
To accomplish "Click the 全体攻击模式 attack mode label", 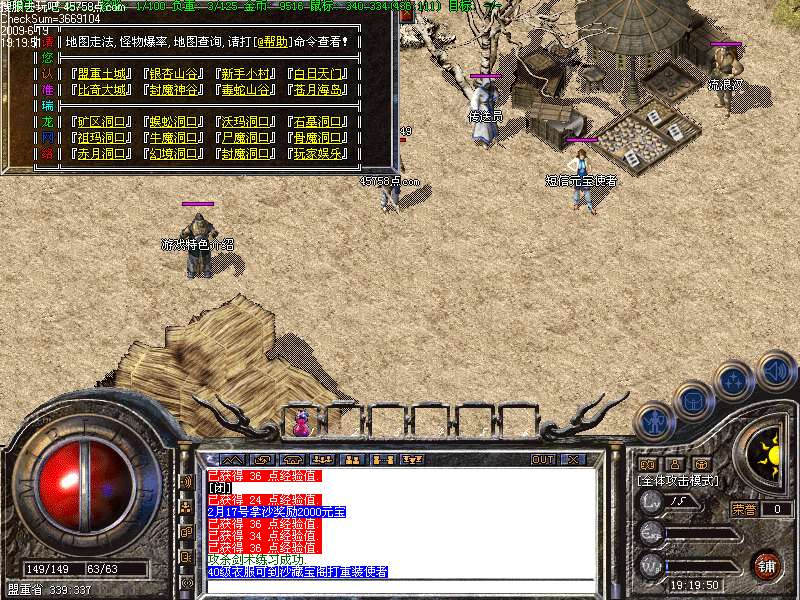I will [x=680, y=481].
